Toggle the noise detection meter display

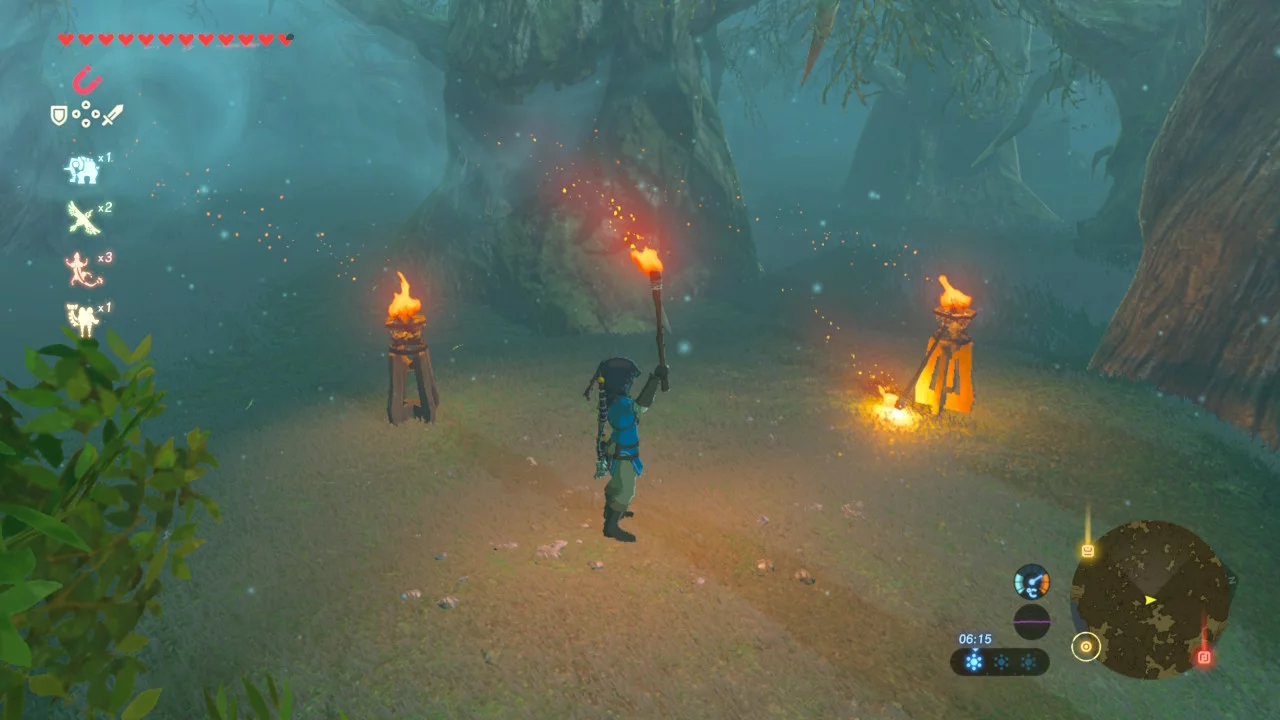[1032, 620]
